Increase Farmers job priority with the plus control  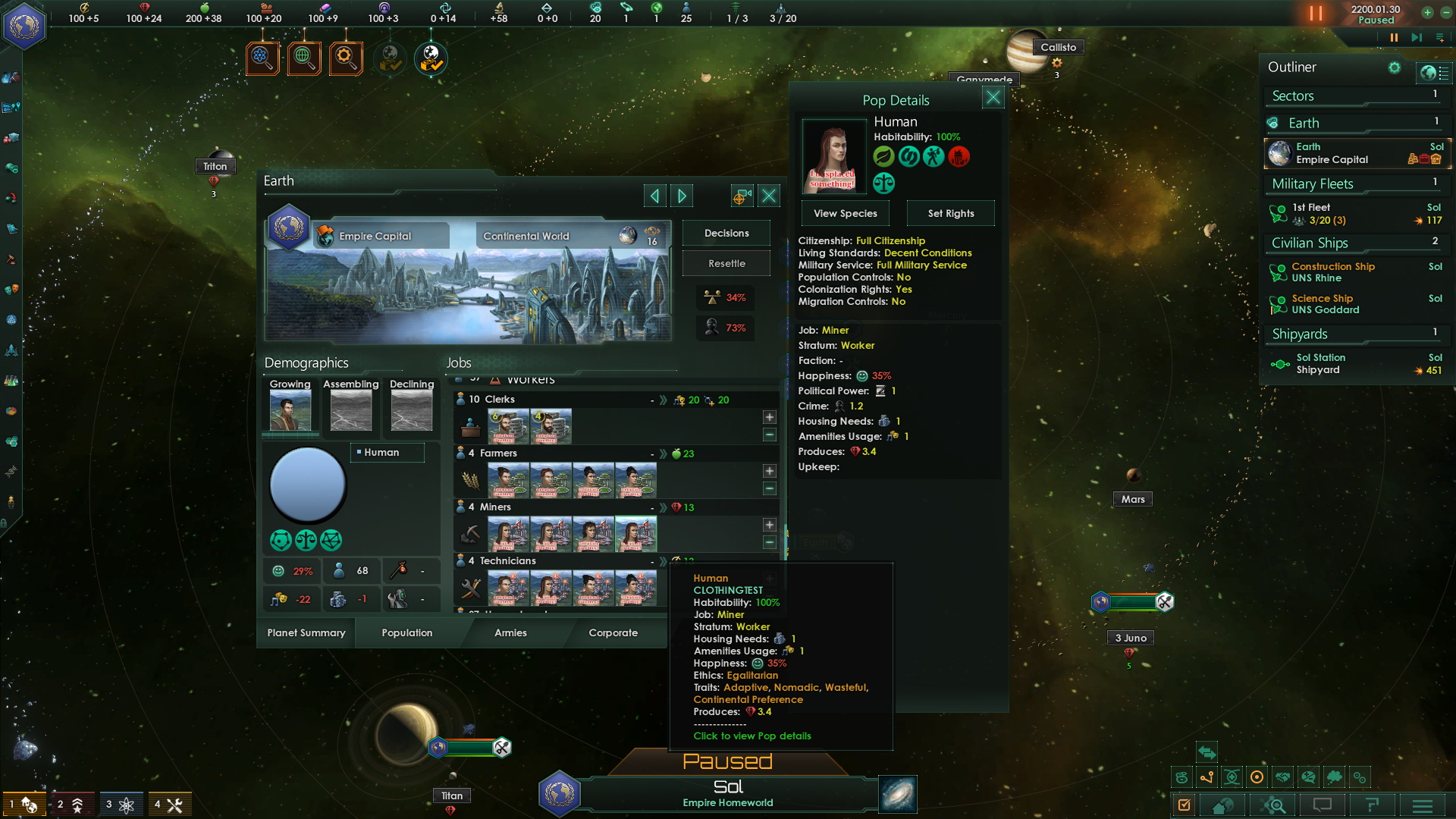(769, 470)
